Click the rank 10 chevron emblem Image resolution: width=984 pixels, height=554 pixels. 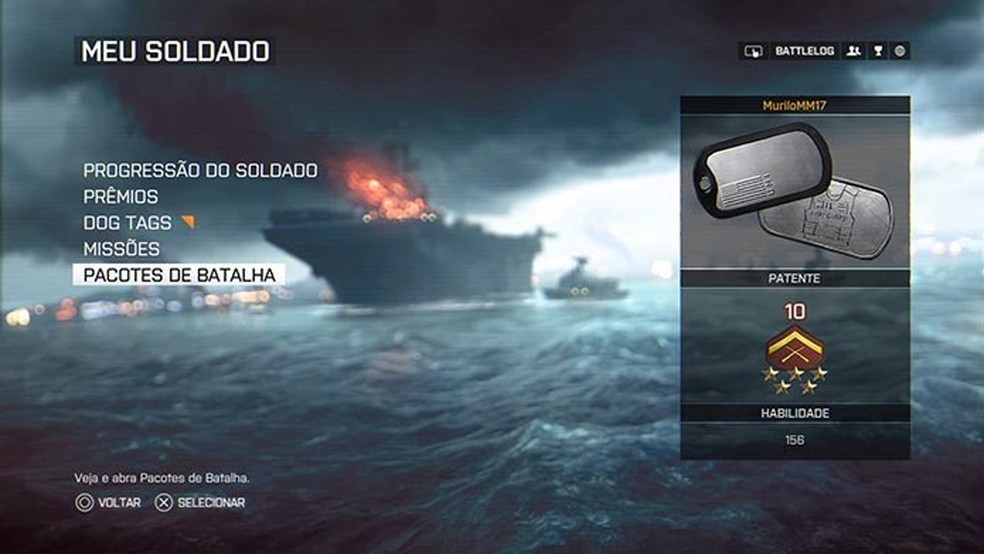point(795,350)
